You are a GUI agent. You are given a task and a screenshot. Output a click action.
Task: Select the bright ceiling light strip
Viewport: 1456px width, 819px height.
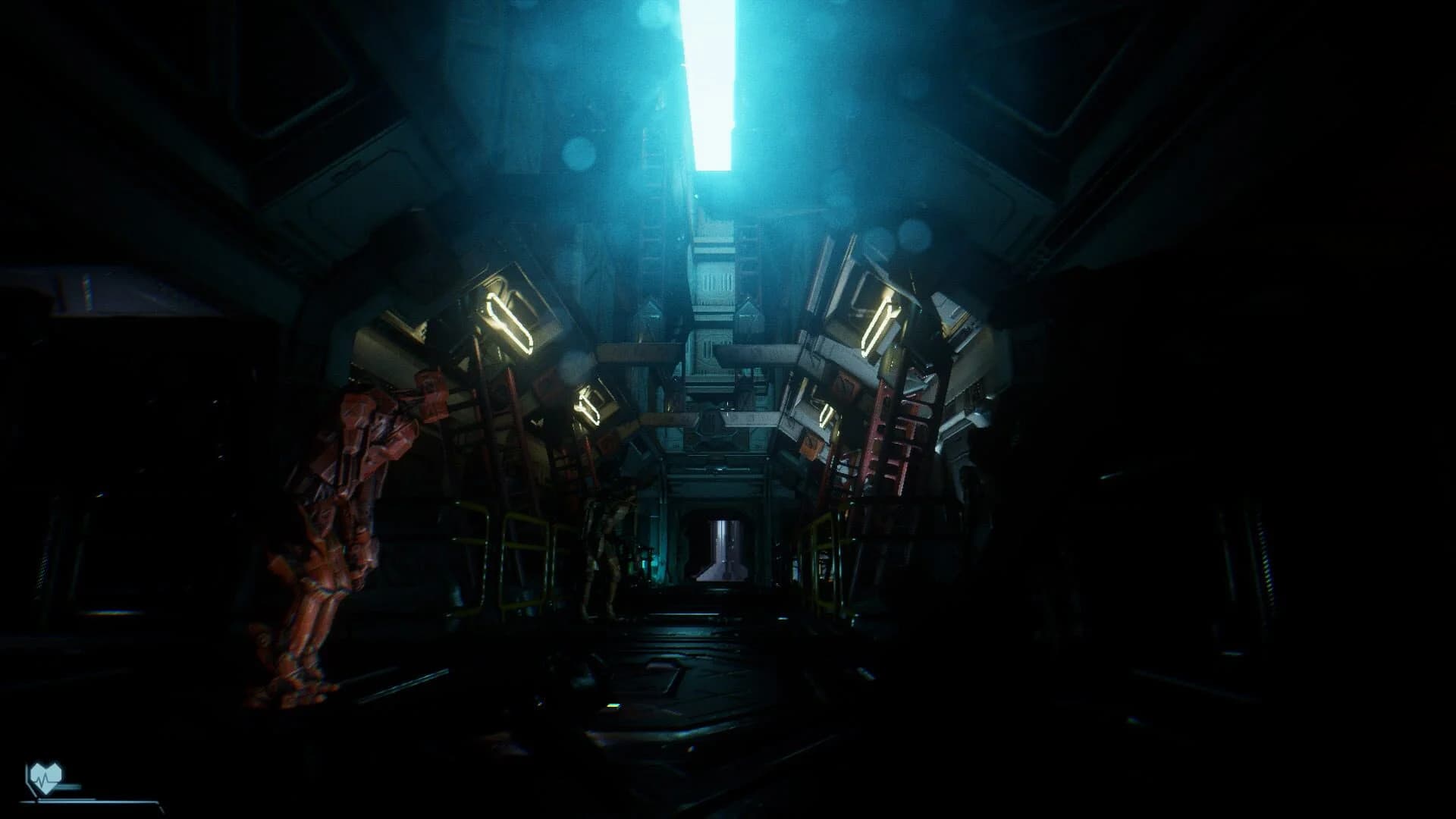pyautogui.click(x=709, y=83)
